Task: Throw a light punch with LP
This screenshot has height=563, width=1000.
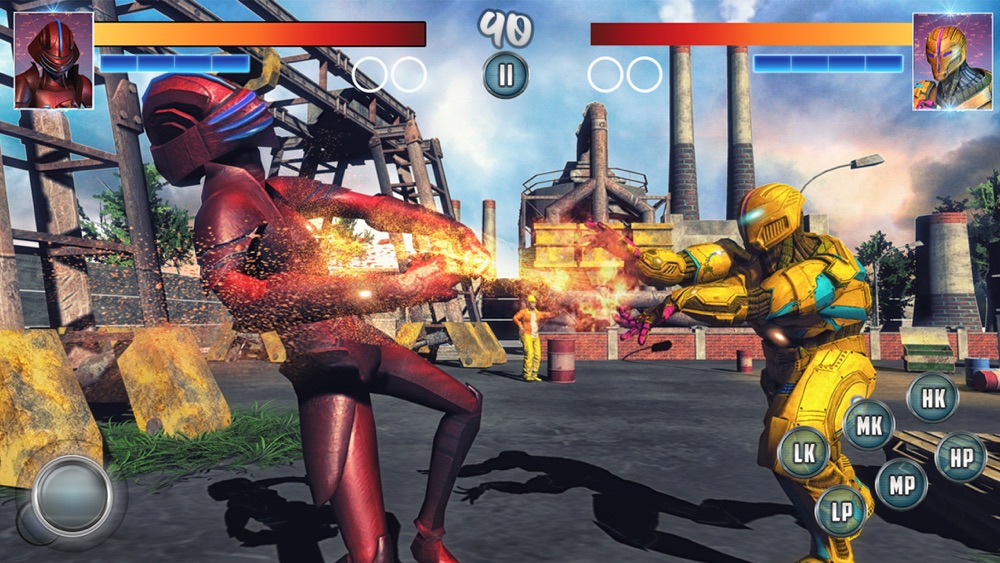Action: pos(840,511)
